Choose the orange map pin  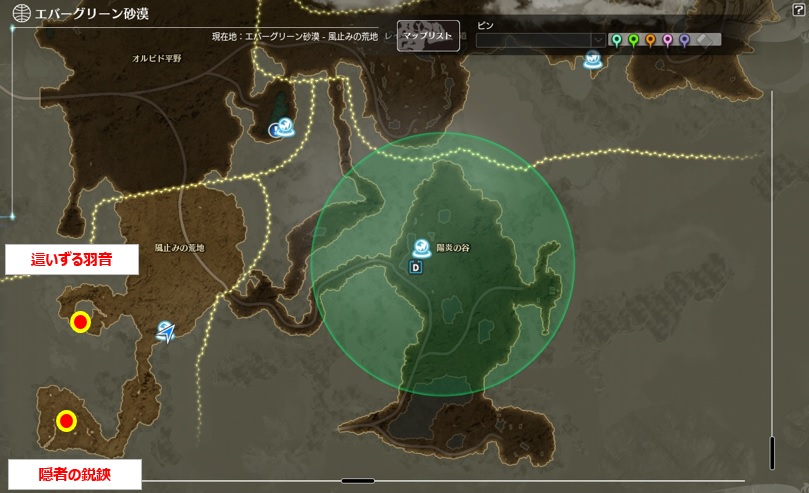tap(650, 40)
